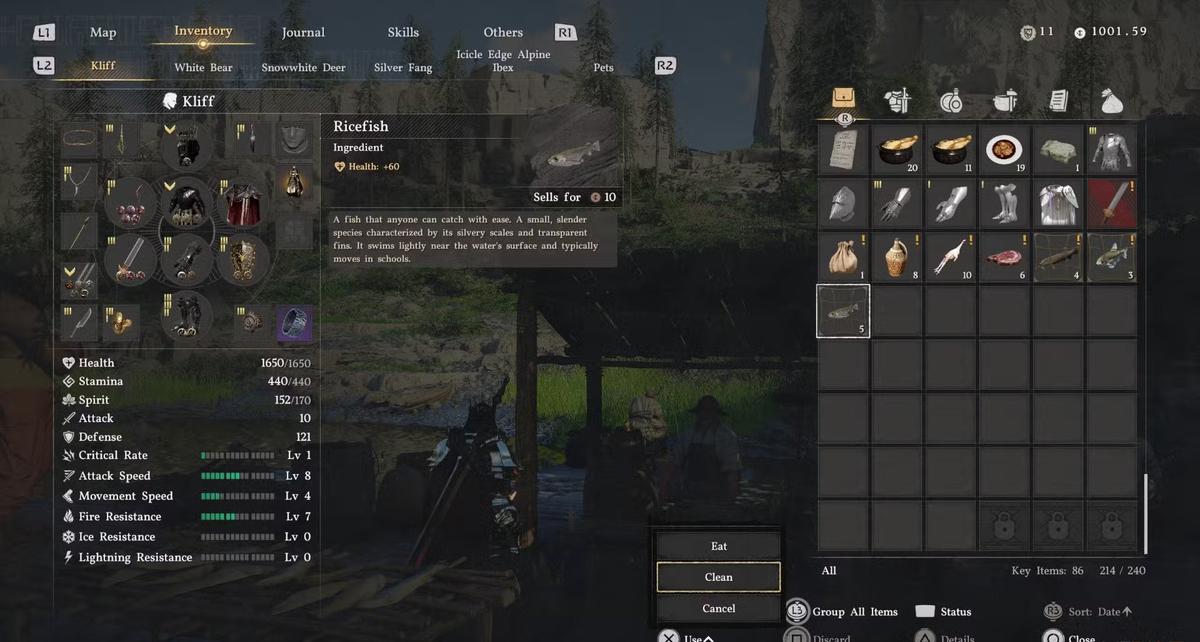This screenshot has width=1200, height=642.
Task: Select the clay jug item
Action: 897,257
